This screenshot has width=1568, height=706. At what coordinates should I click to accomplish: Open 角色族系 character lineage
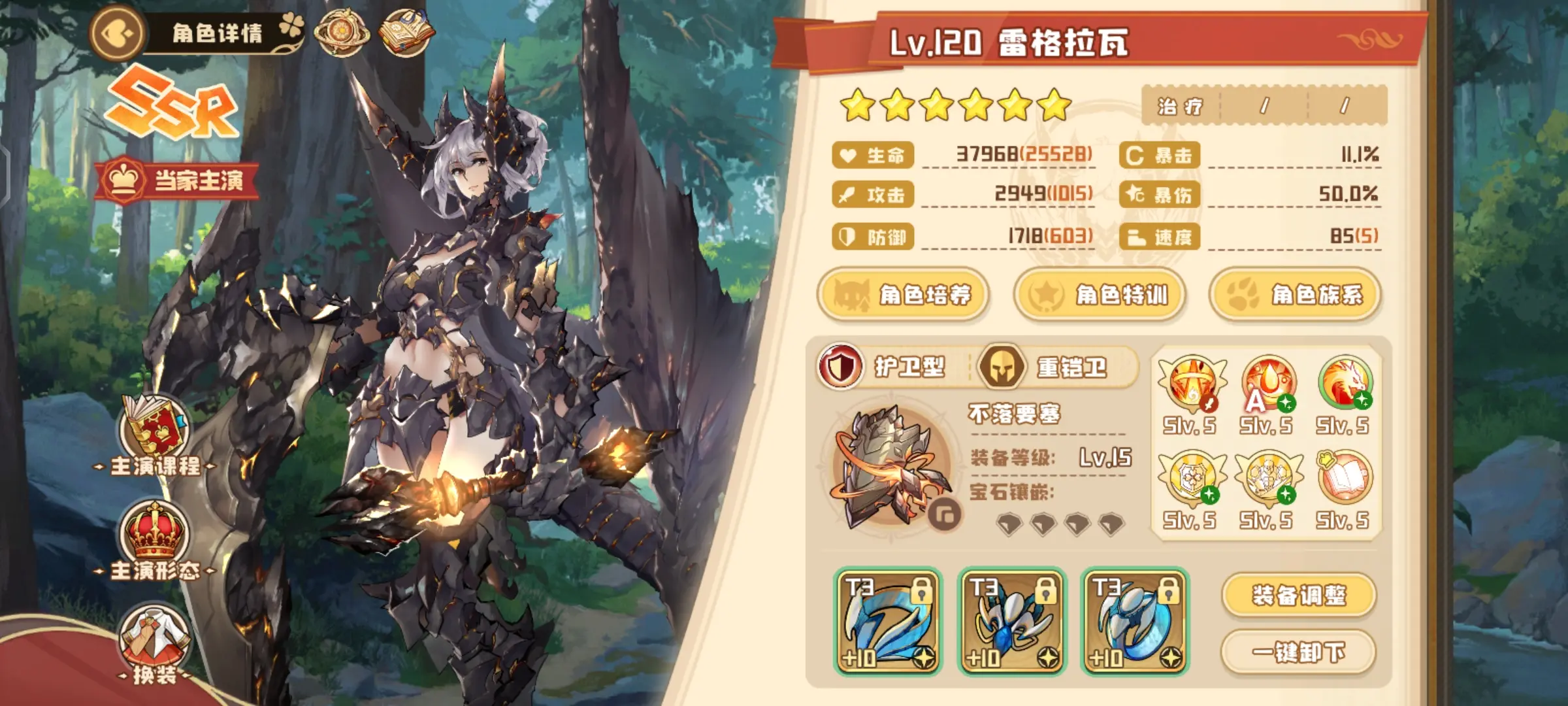click(x=1295, y=295)
